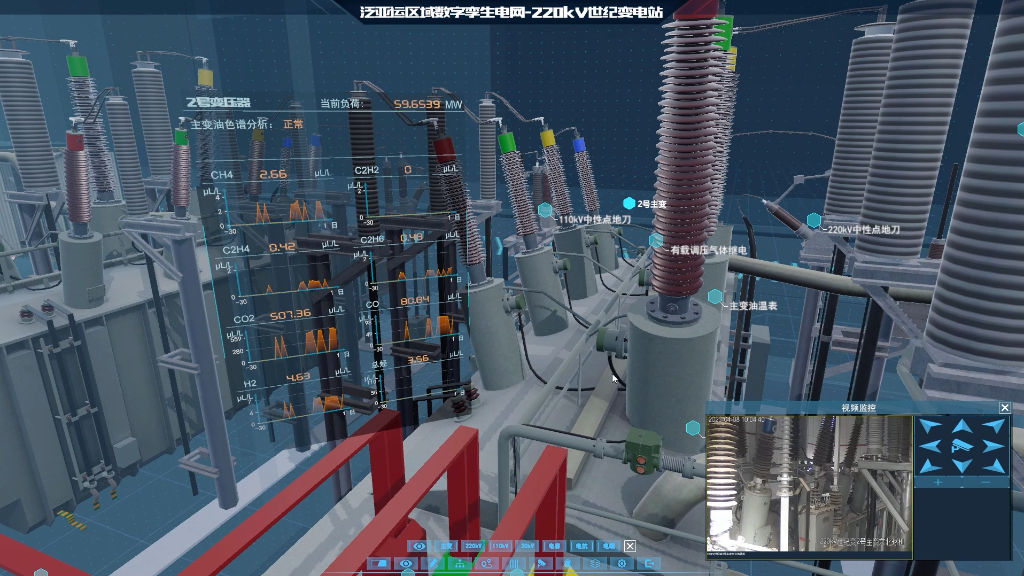Open the video monitoring camera feed thumbnail

809,484
